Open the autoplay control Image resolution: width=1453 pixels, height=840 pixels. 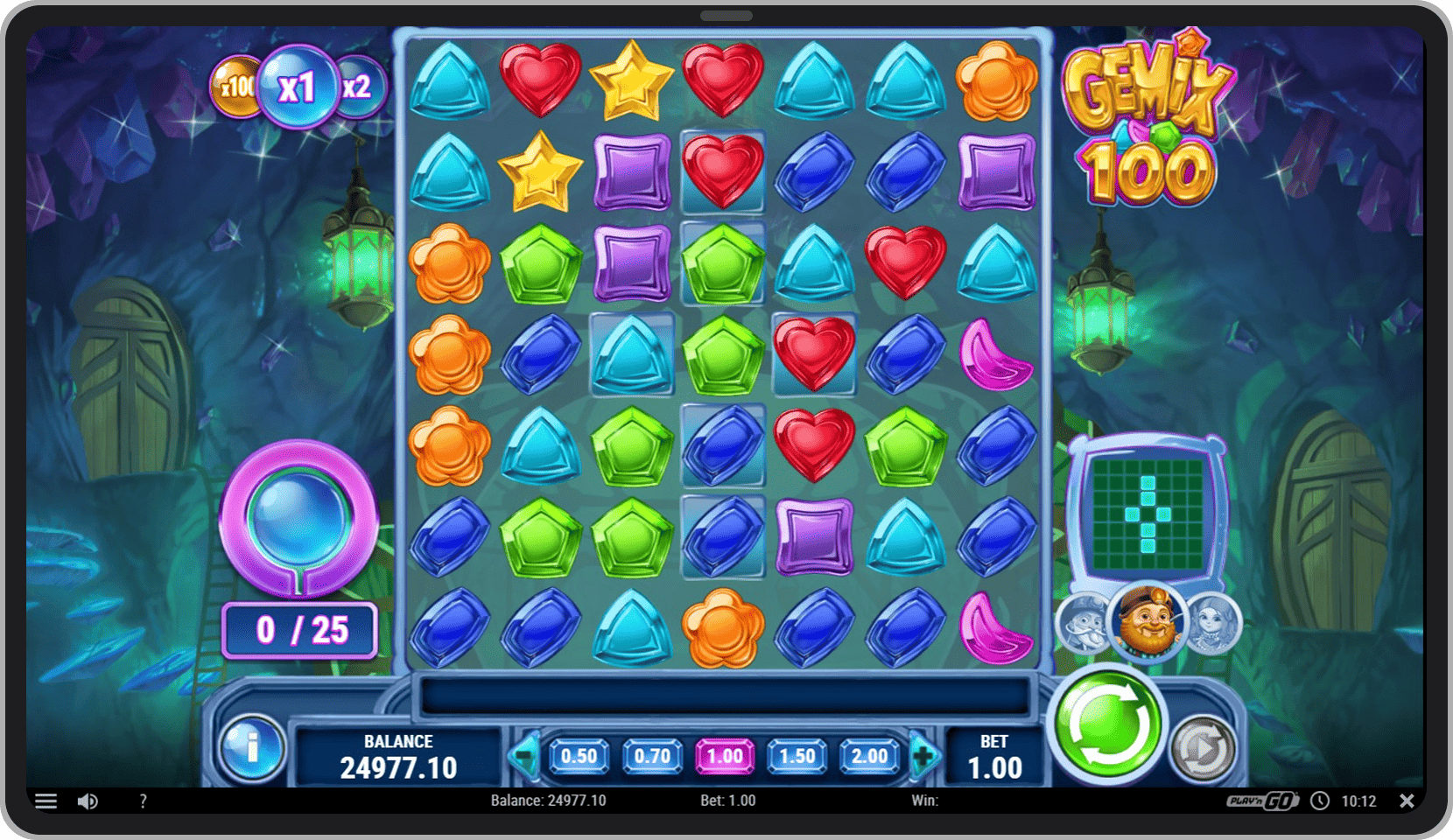pos(1203,745)
